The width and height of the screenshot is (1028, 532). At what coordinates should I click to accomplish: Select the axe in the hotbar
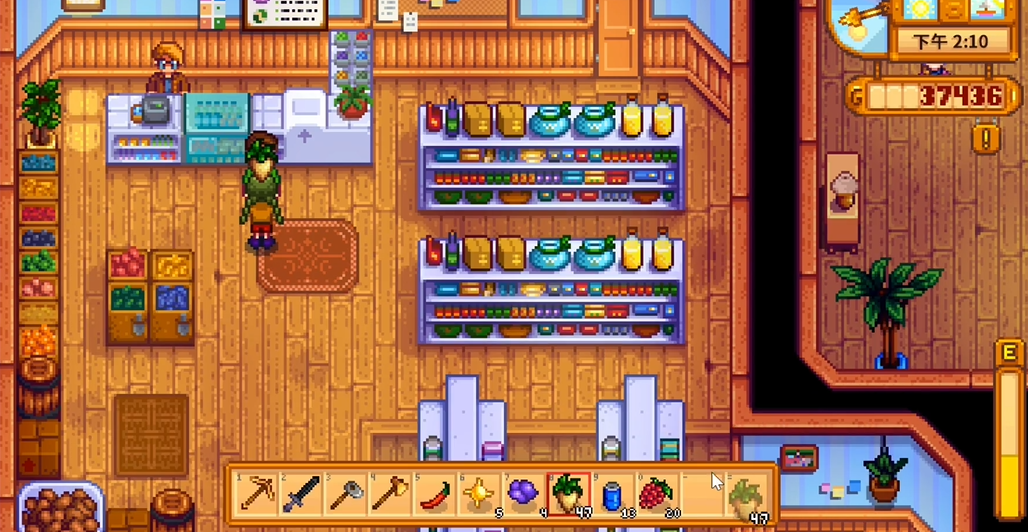tap(390, 493)
